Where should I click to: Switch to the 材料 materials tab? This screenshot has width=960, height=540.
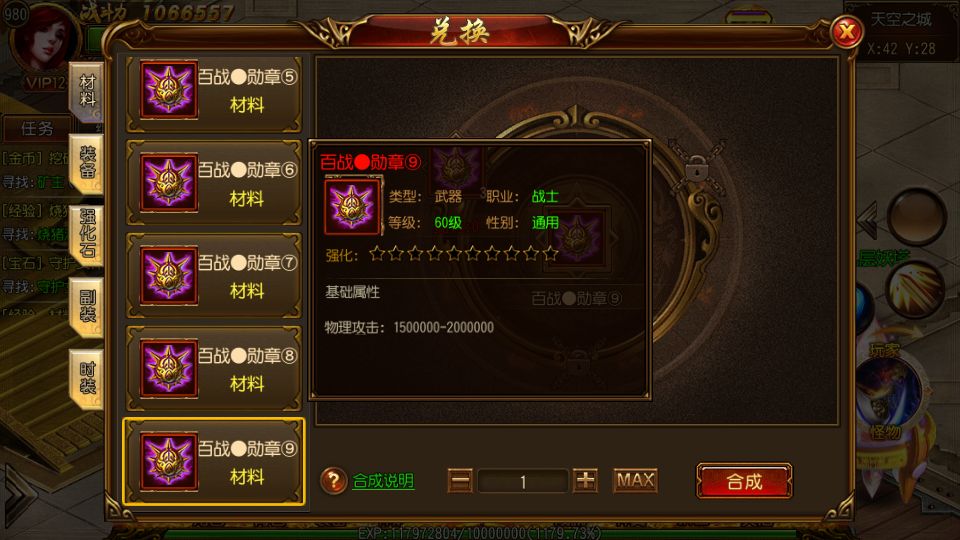[88, 90]
